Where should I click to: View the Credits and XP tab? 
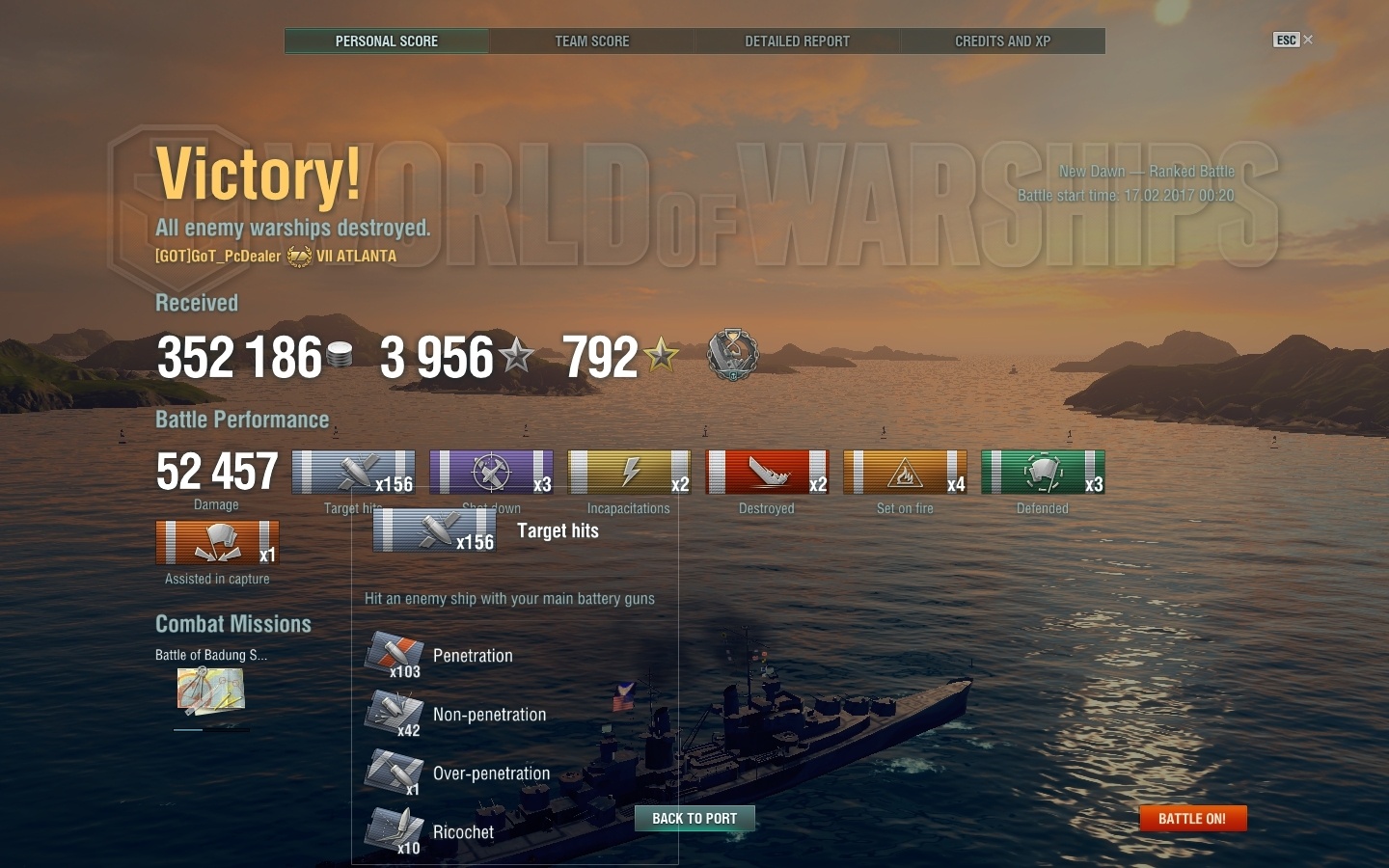[x=1002, y=41]
